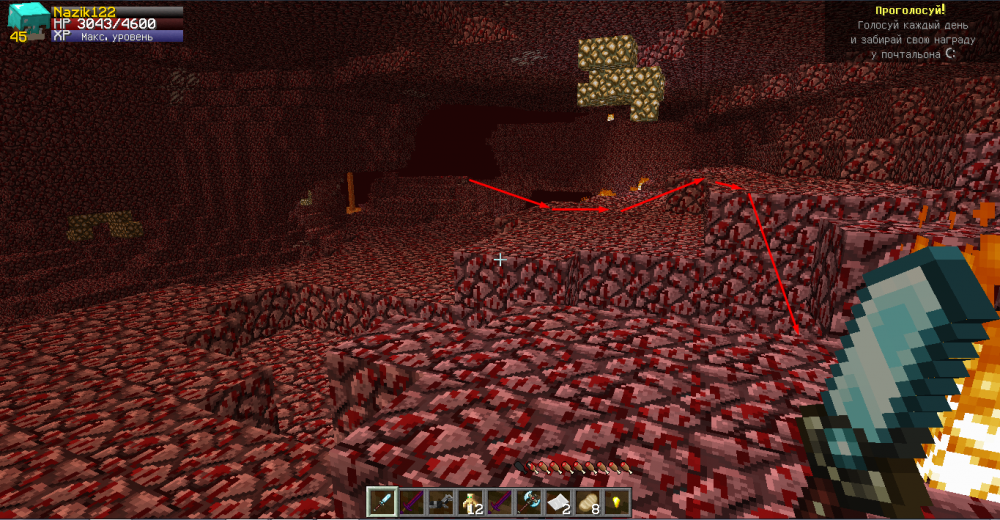Viewport: 1000px width, 520px height.
Task: Click the Nazik122 player head portrait
Action: 26,20
